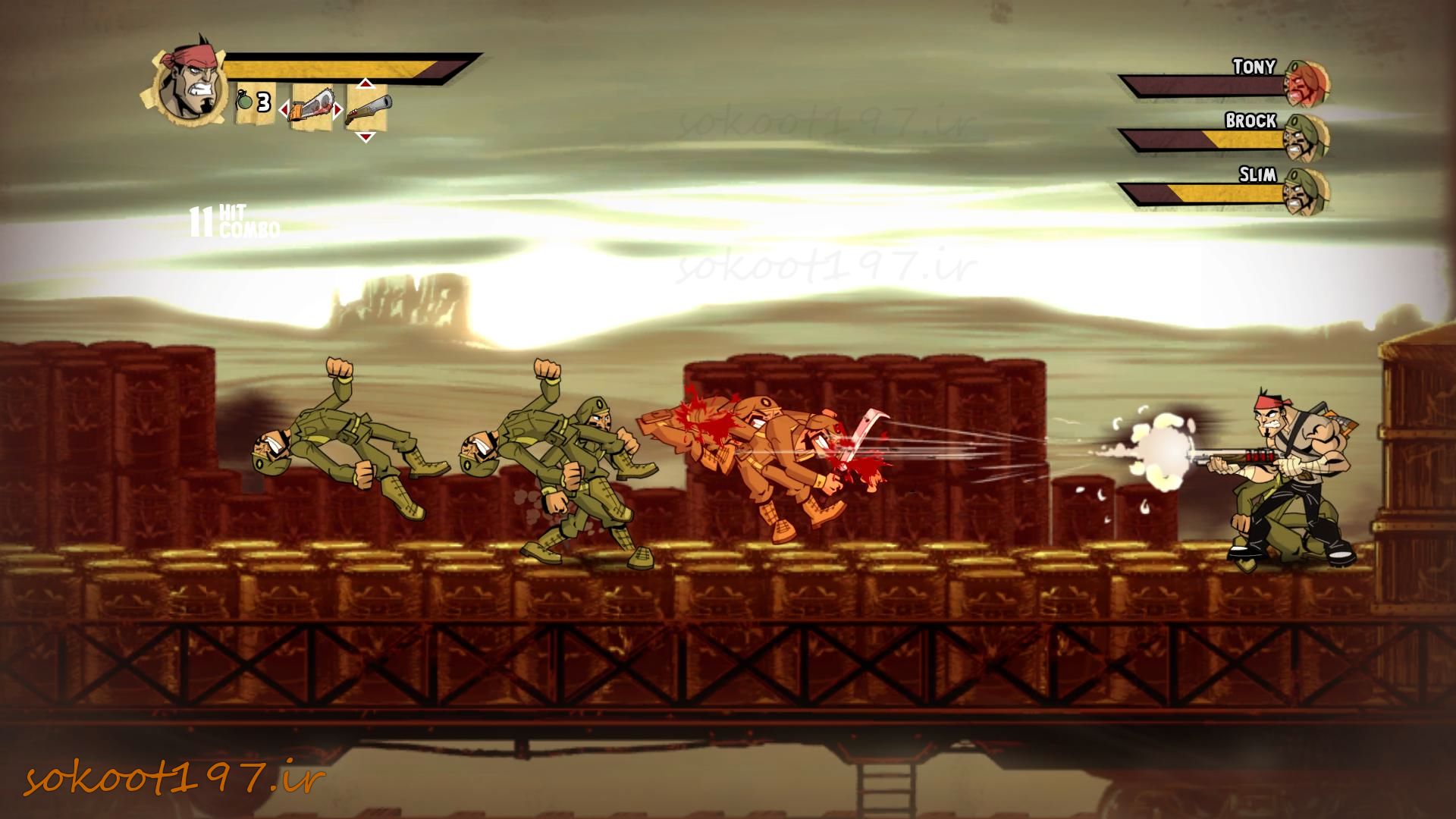Click the up arrow above the shotgun

click(x=366, y=83)
